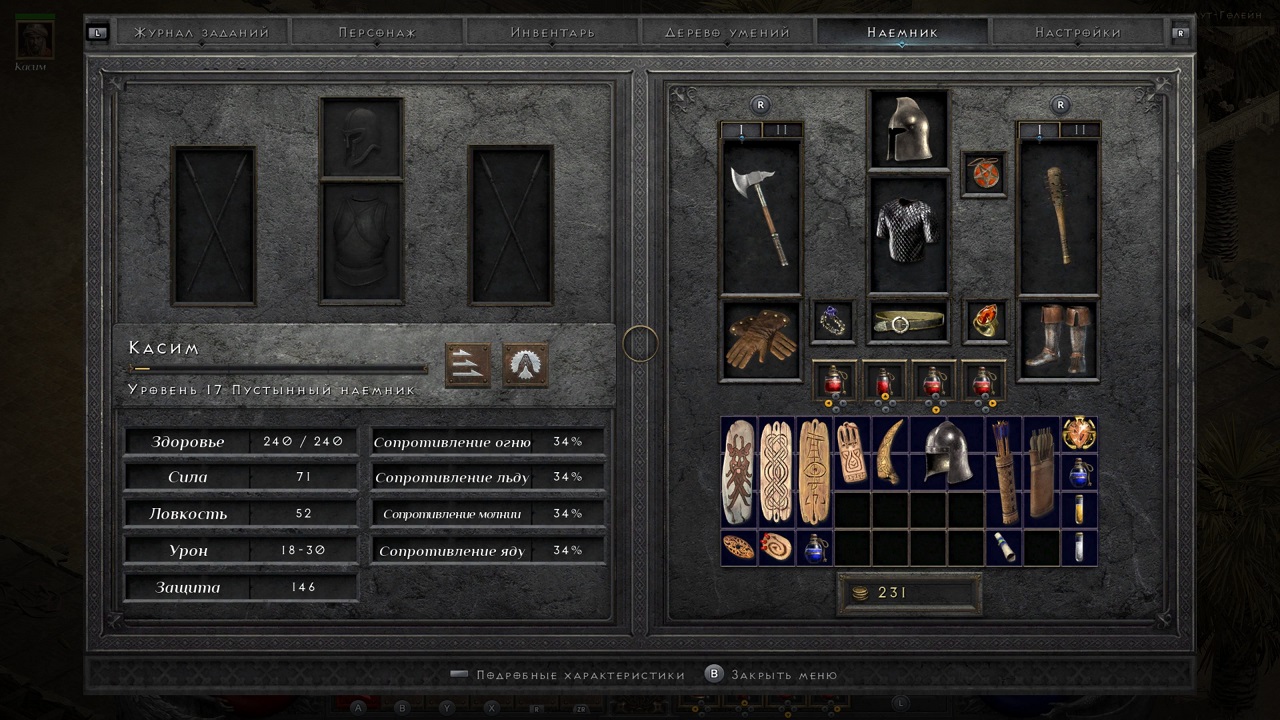Pick the round amulet slot
The width and height of the screenshot is (1280, 720).
coord(982,173)
